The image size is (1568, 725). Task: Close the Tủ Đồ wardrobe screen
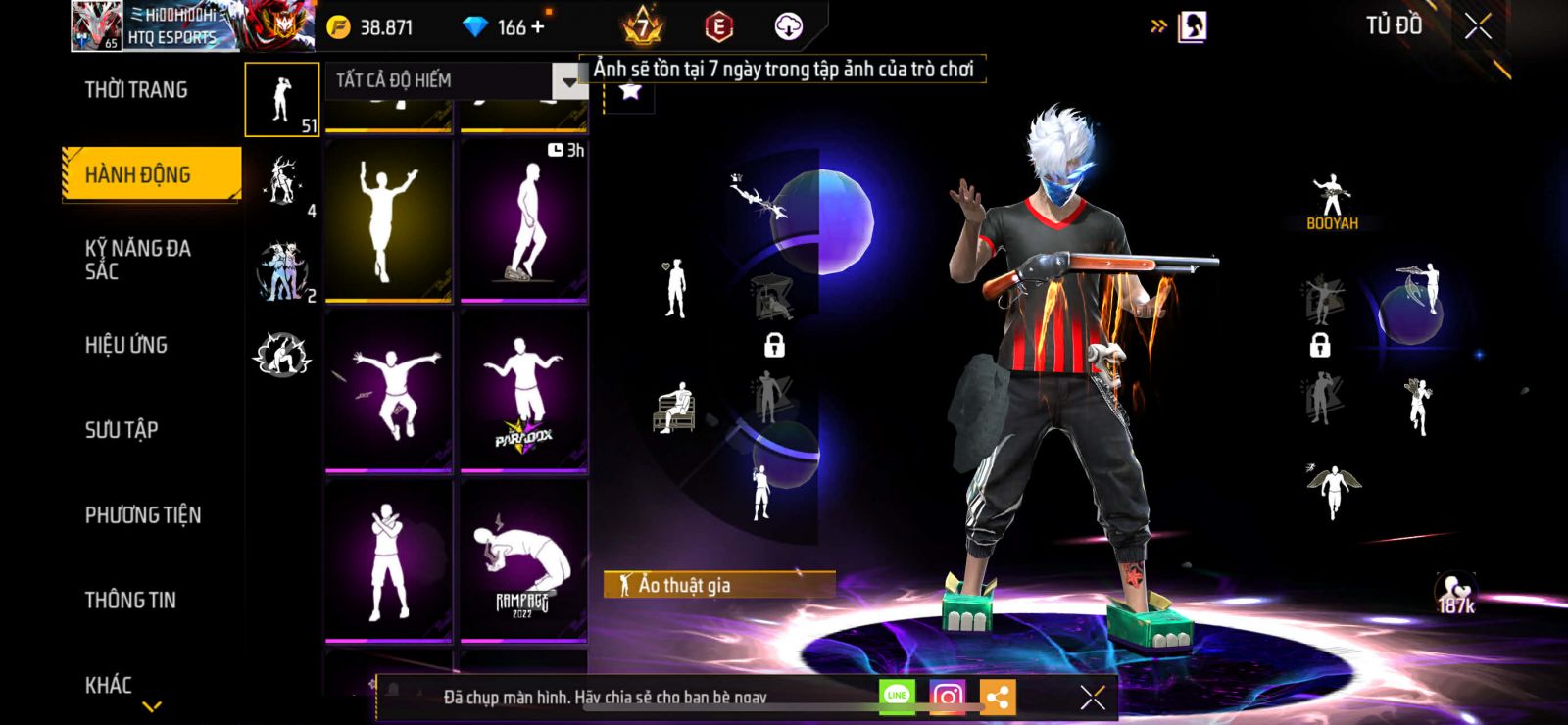(x=1478, y=26)
